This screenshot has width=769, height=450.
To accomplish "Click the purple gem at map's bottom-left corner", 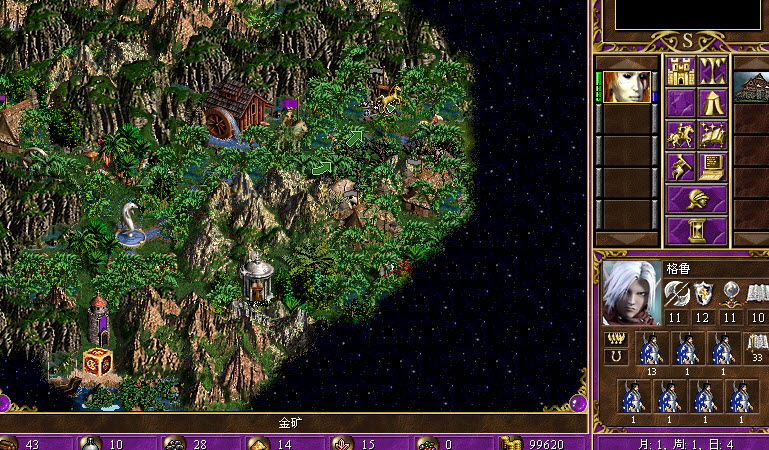I will (5, 404).
